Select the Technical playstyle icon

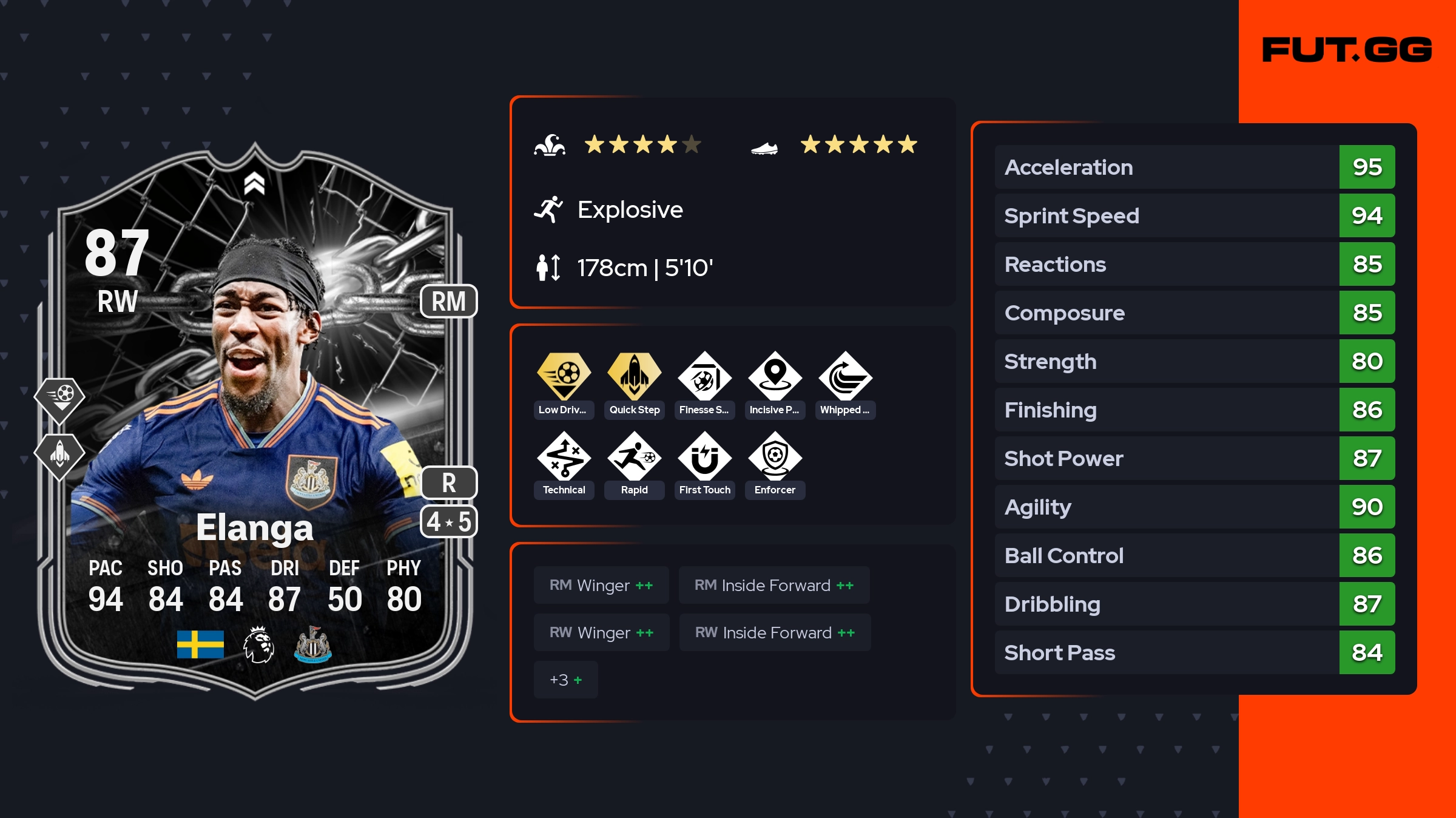564,457
